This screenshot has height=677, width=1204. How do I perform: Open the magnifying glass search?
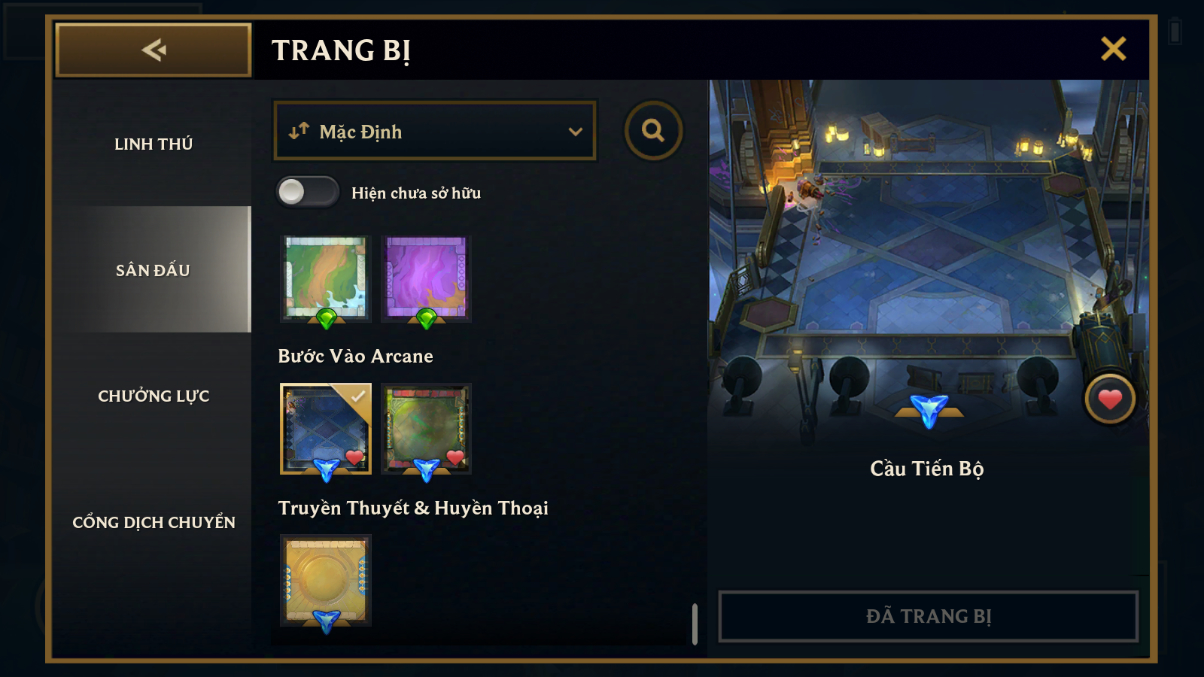coord(654,131)
